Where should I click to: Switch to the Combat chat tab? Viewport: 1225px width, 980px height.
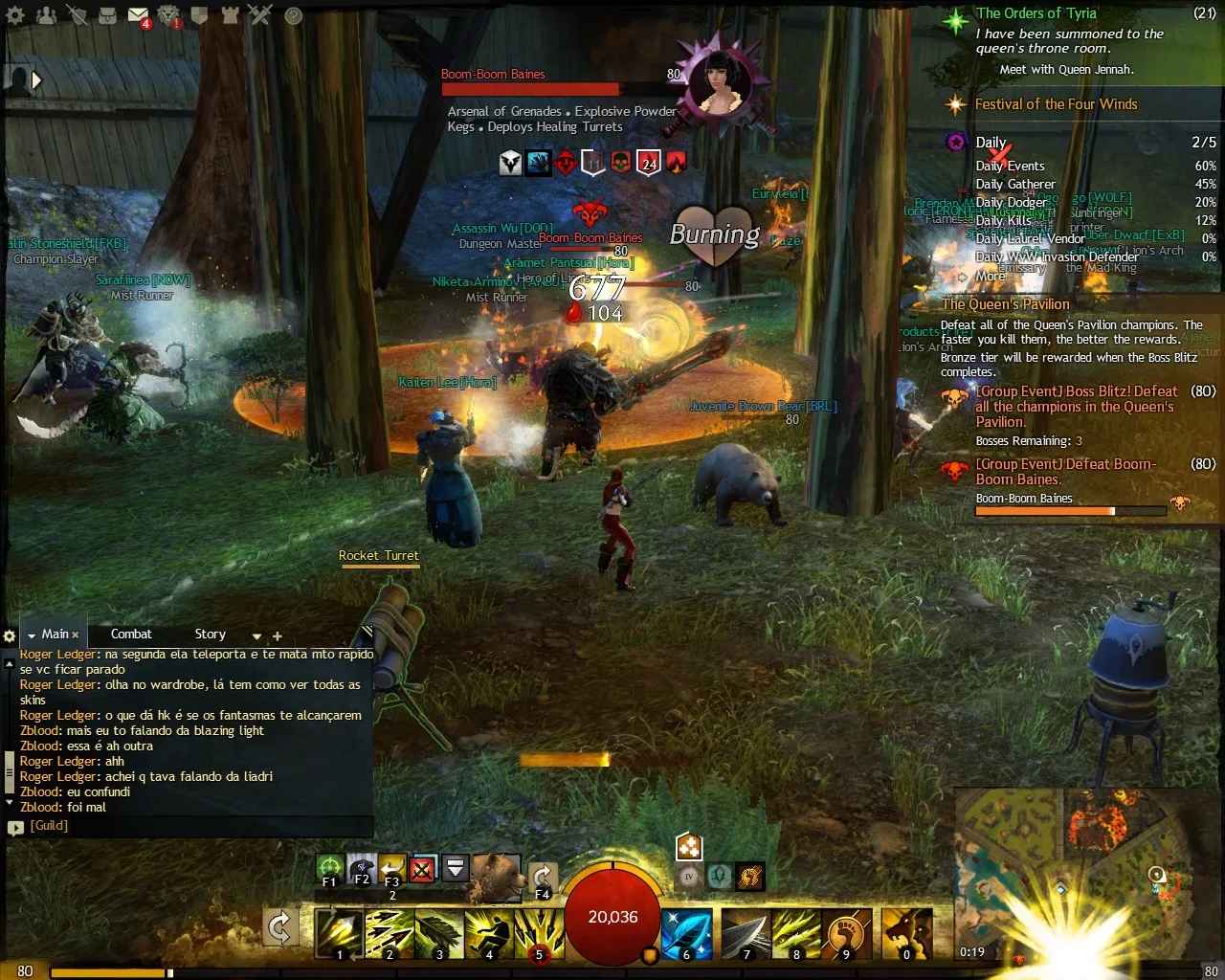(130, 634)
